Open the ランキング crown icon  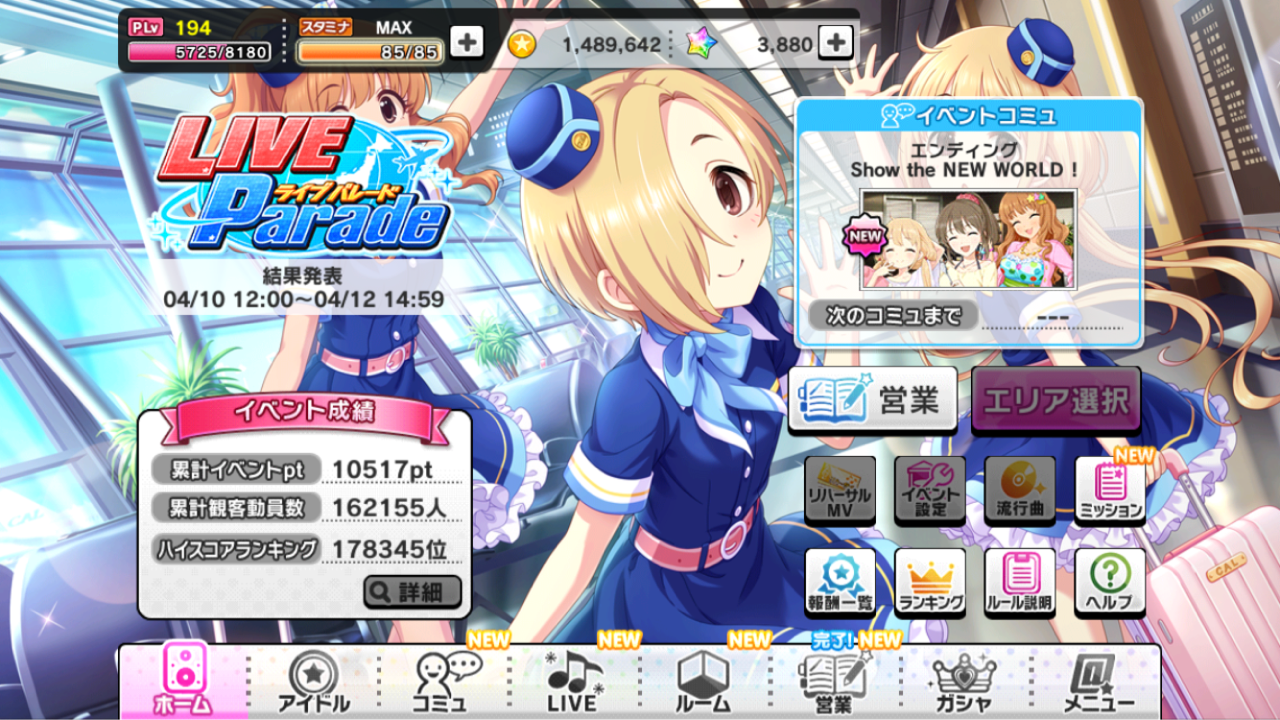tap(928, 581)
